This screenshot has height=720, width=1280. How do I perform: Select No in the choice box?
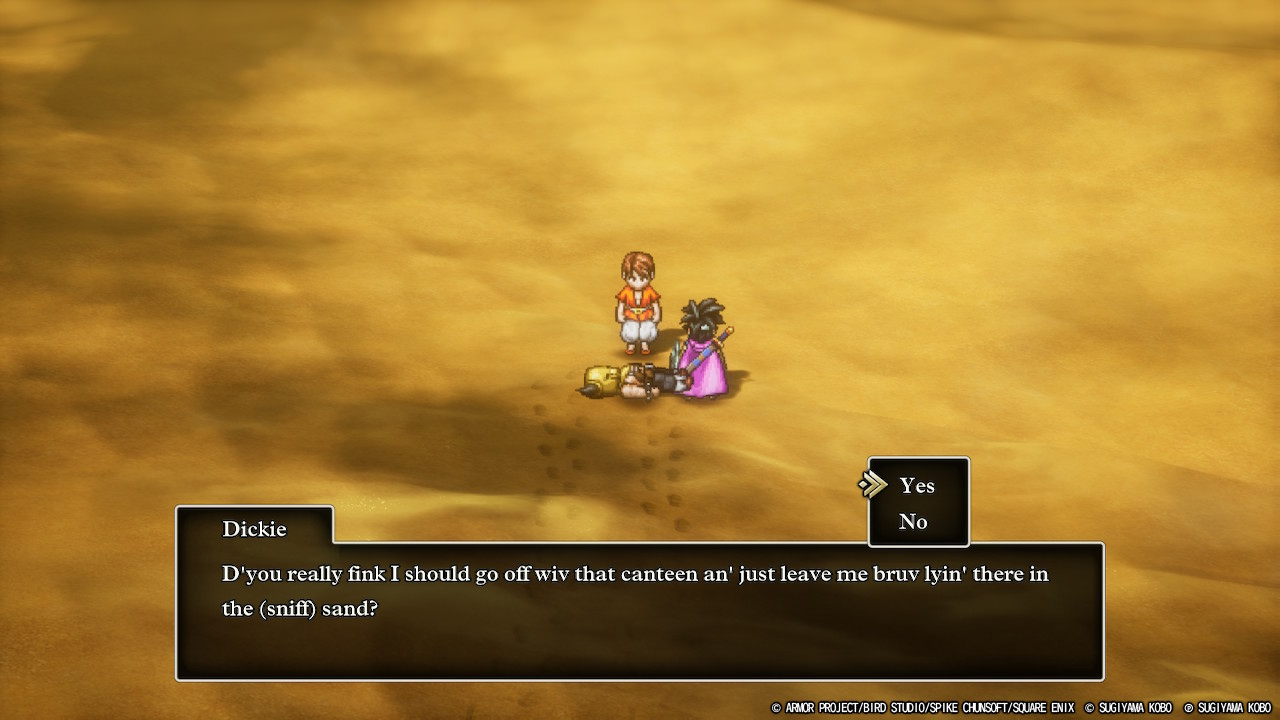click(913, 522)
